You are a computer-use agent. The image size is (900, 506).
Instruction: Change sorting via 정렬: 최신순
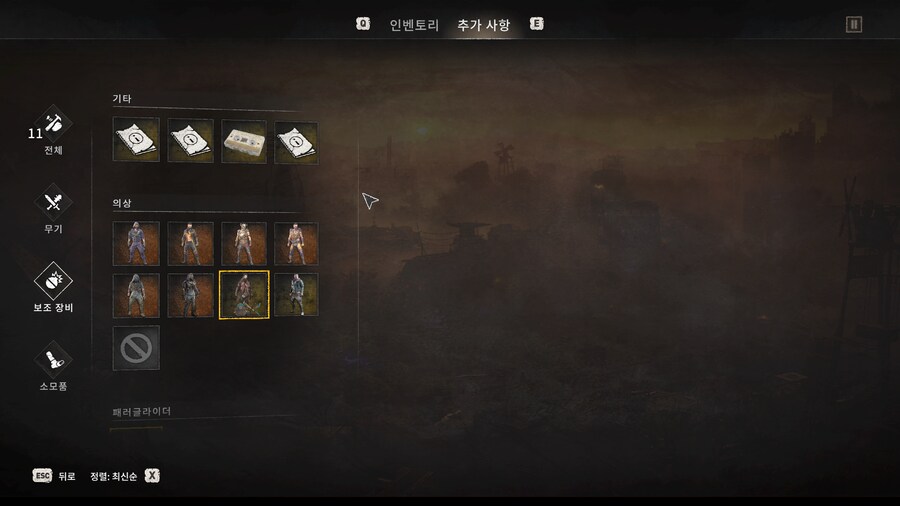[124, 476]
